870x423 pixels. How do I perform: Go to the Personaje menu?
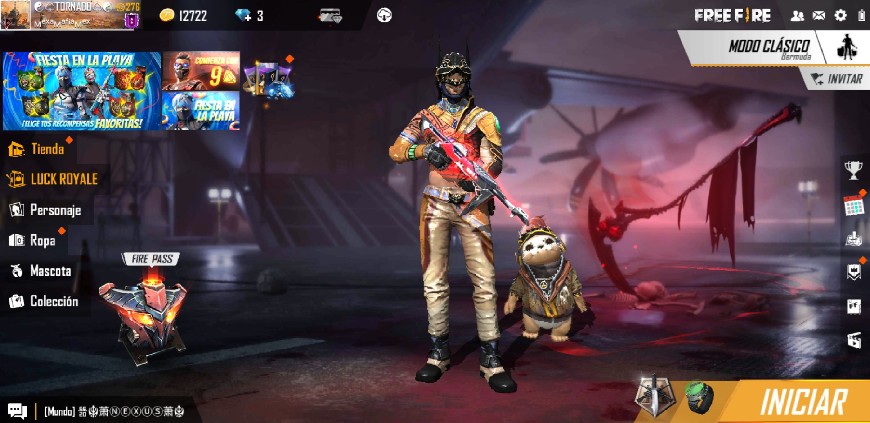point(54,210)
